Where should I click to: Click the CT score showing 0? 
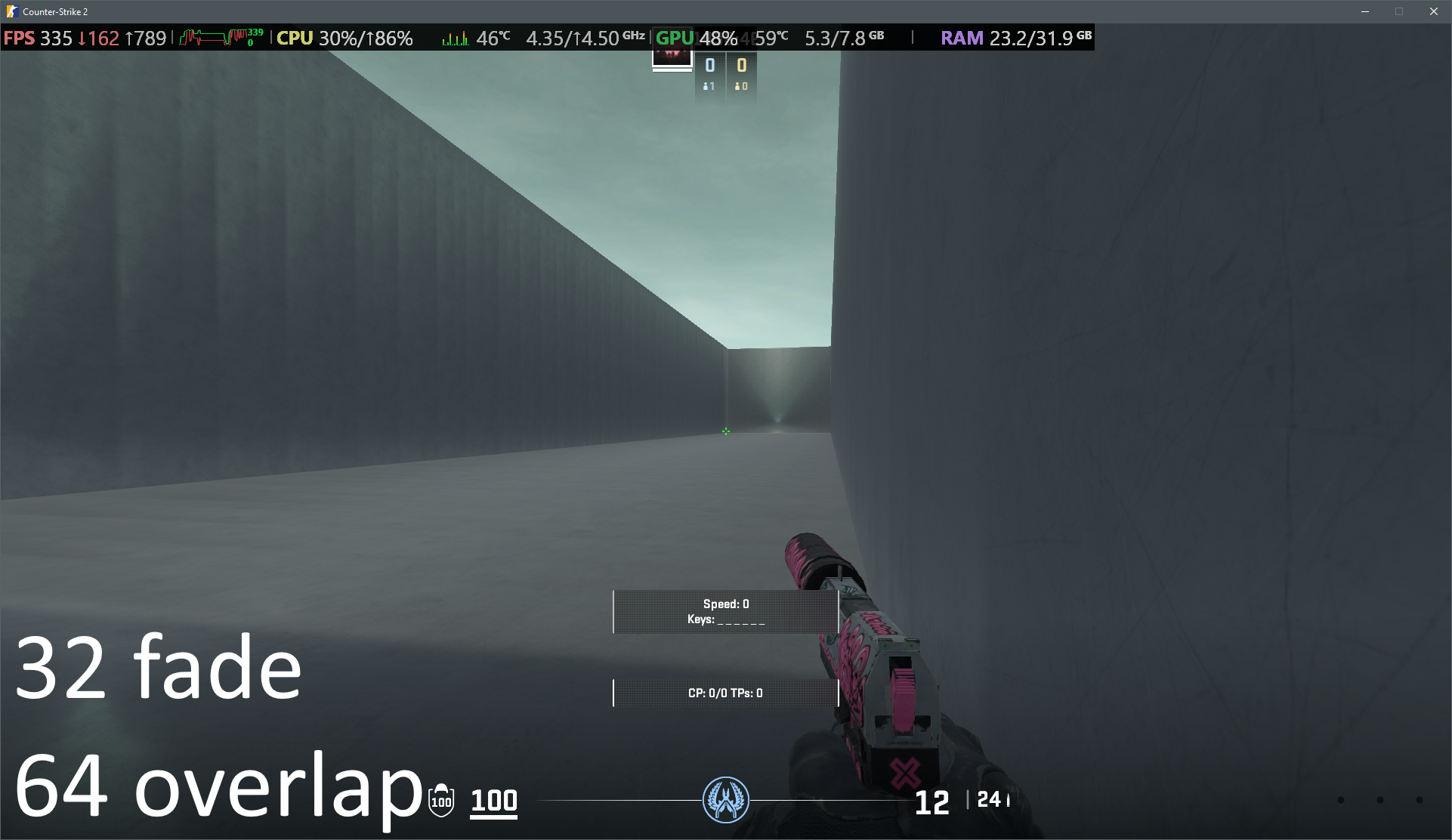coord(711,66)
